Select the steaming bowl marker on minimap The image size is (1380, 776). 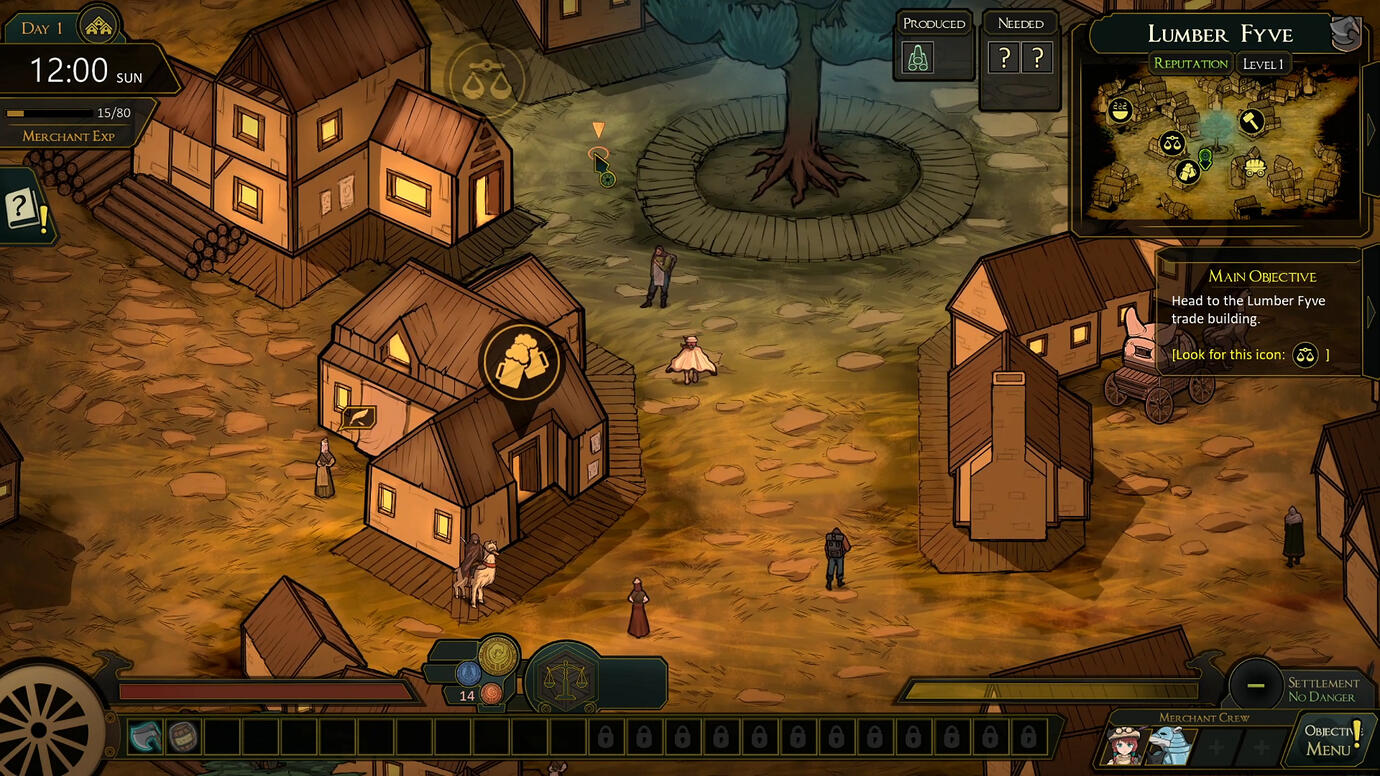(x=1121, y=109)
